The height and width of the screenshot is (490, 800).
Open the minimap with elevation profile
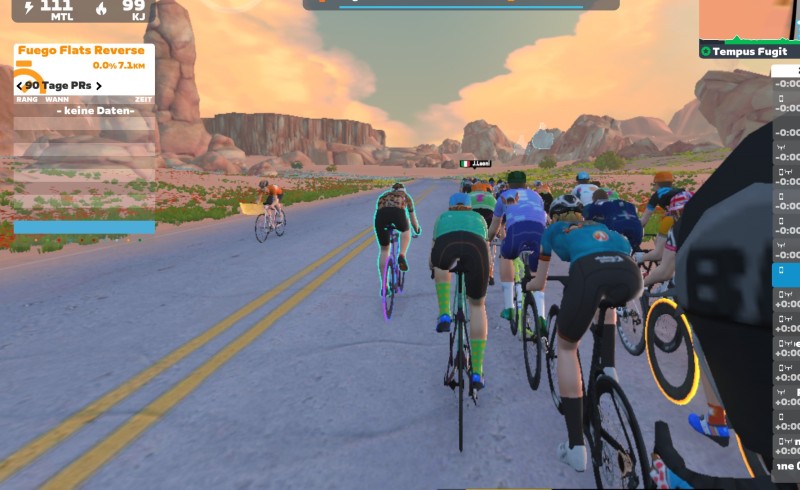(748, 20)
